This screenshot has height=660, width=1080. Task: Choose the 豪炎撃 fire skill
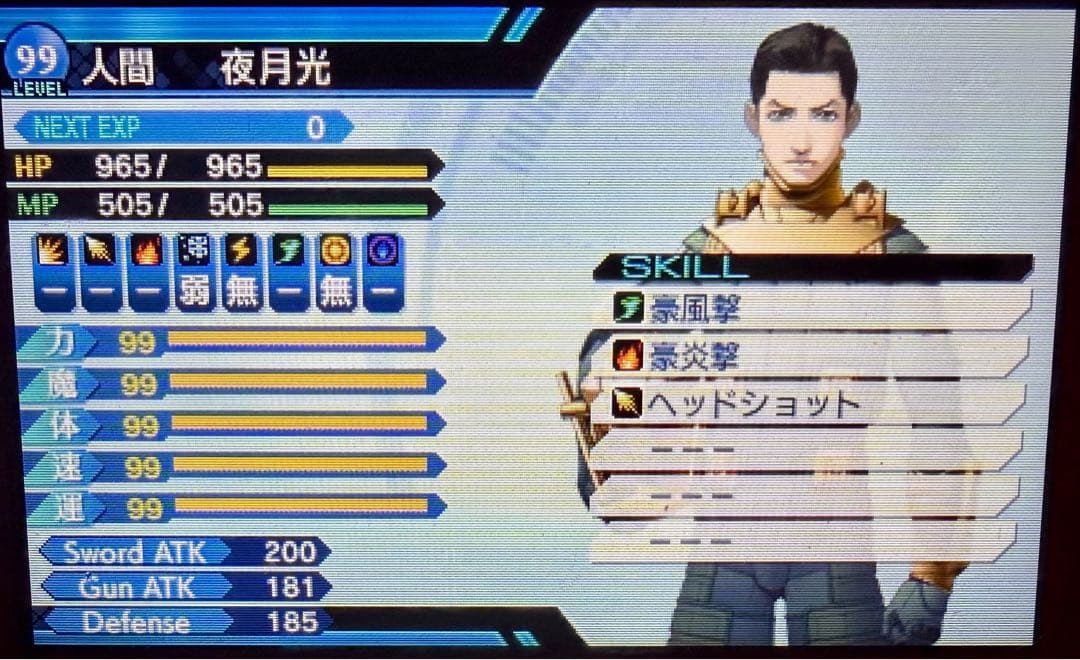click(810, 356)
